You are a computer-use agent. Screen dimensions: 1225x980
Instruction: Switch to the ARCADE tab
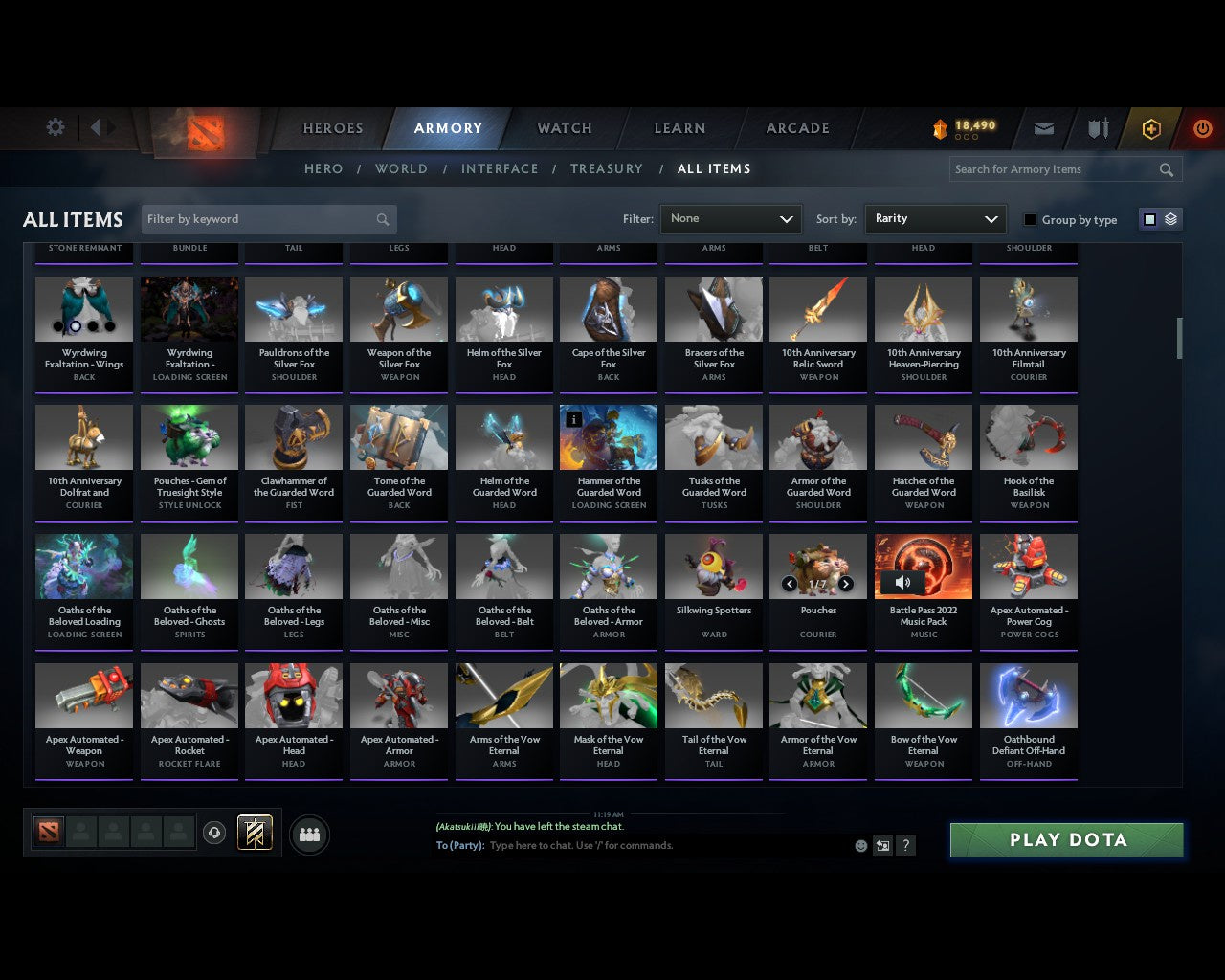[x=796, y=128]
